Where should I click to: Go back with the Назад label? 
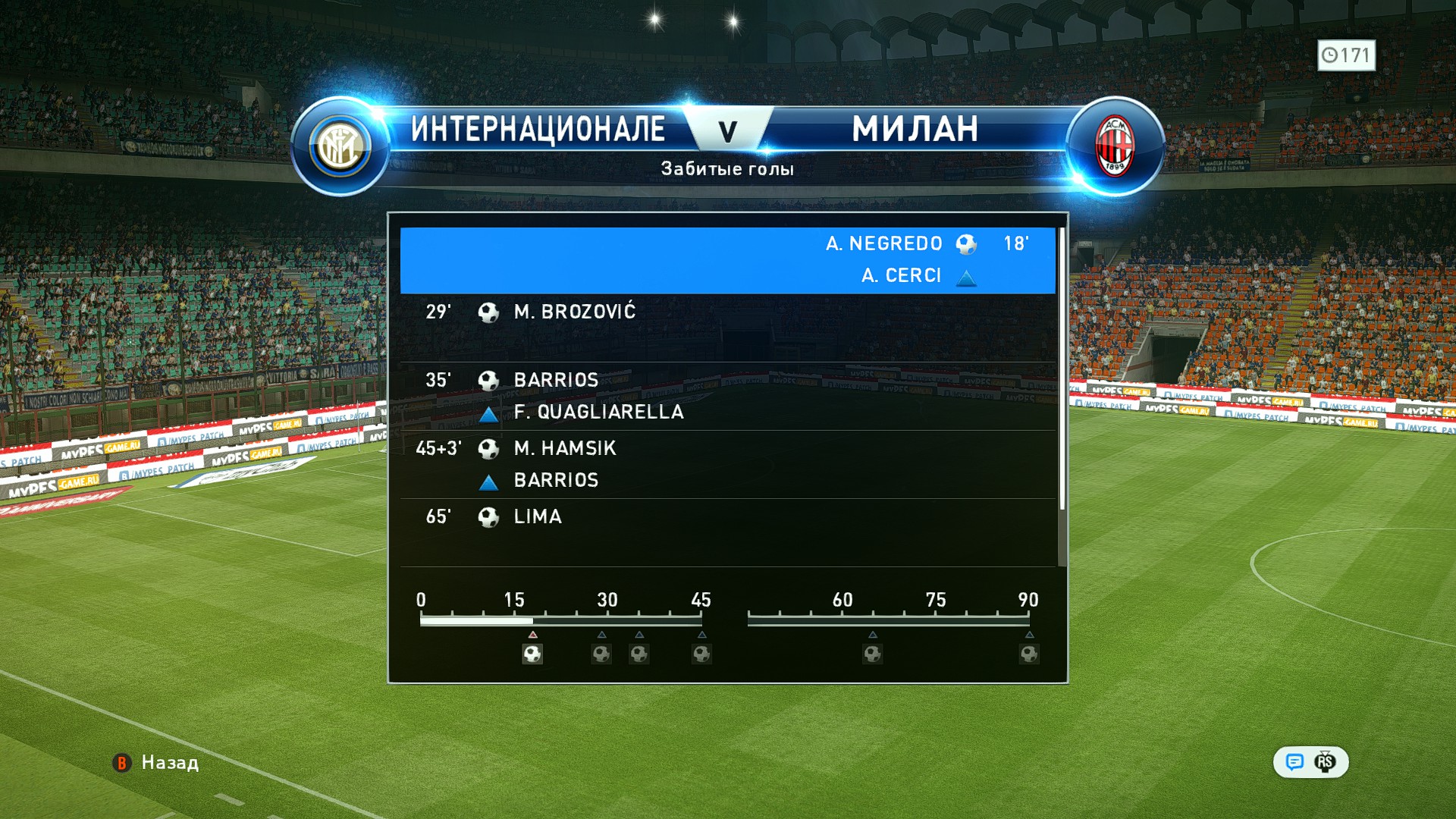click(x=169, y=763)
